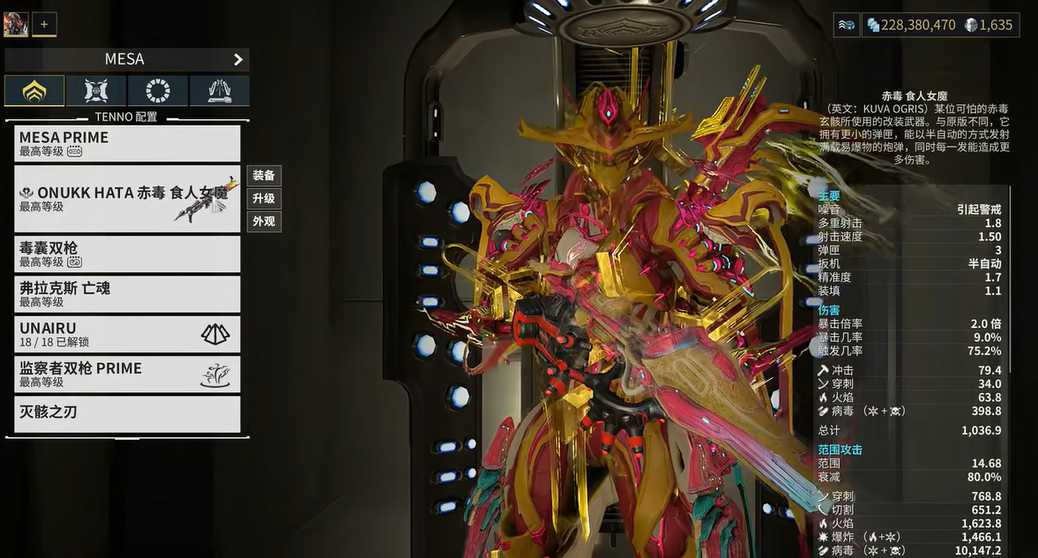
Task: Select the 弗拉克斯 亡魂 melee weapon slot
Action: tap(127, 294)
